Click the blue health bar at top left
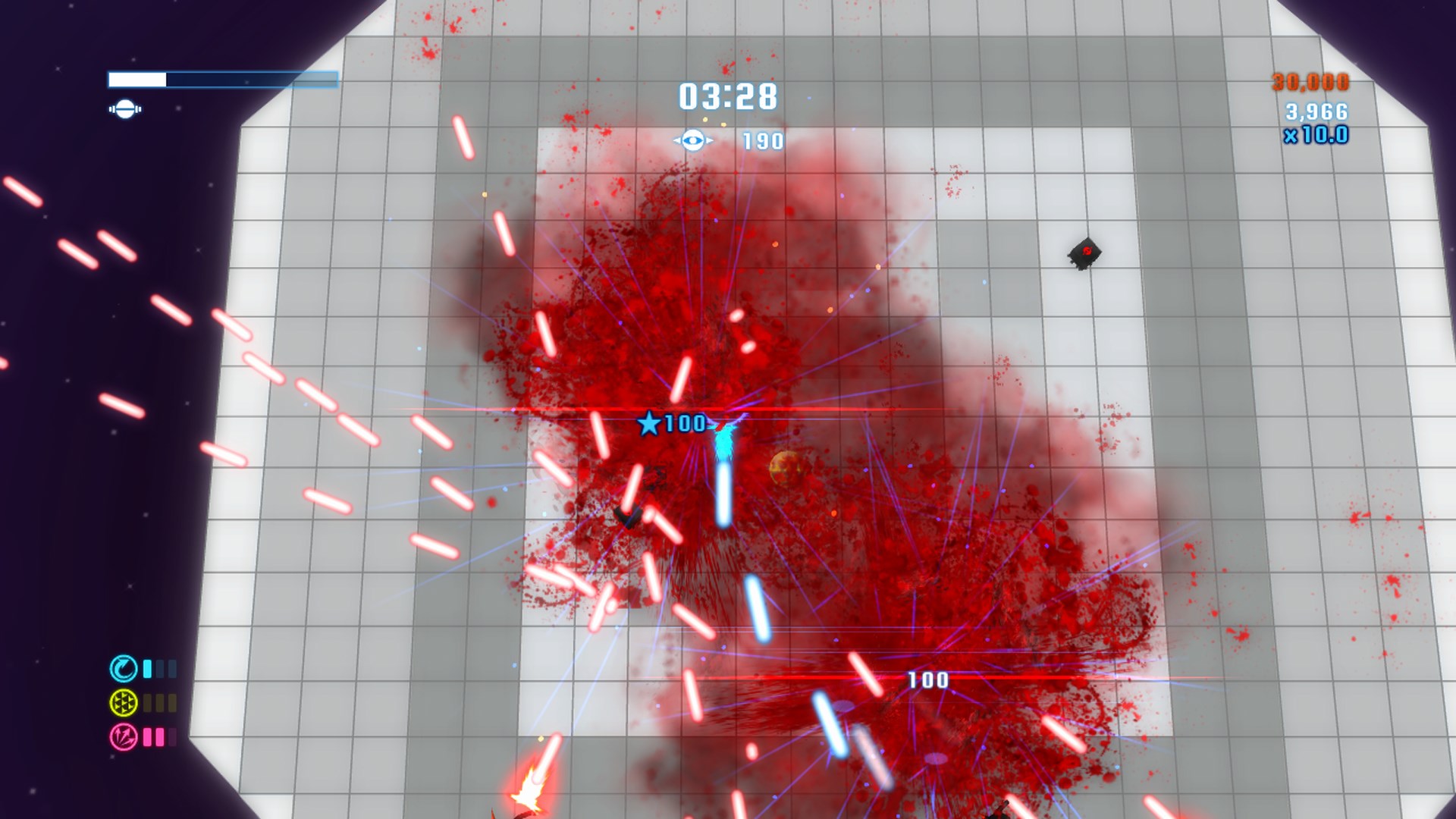 [224, 77]
